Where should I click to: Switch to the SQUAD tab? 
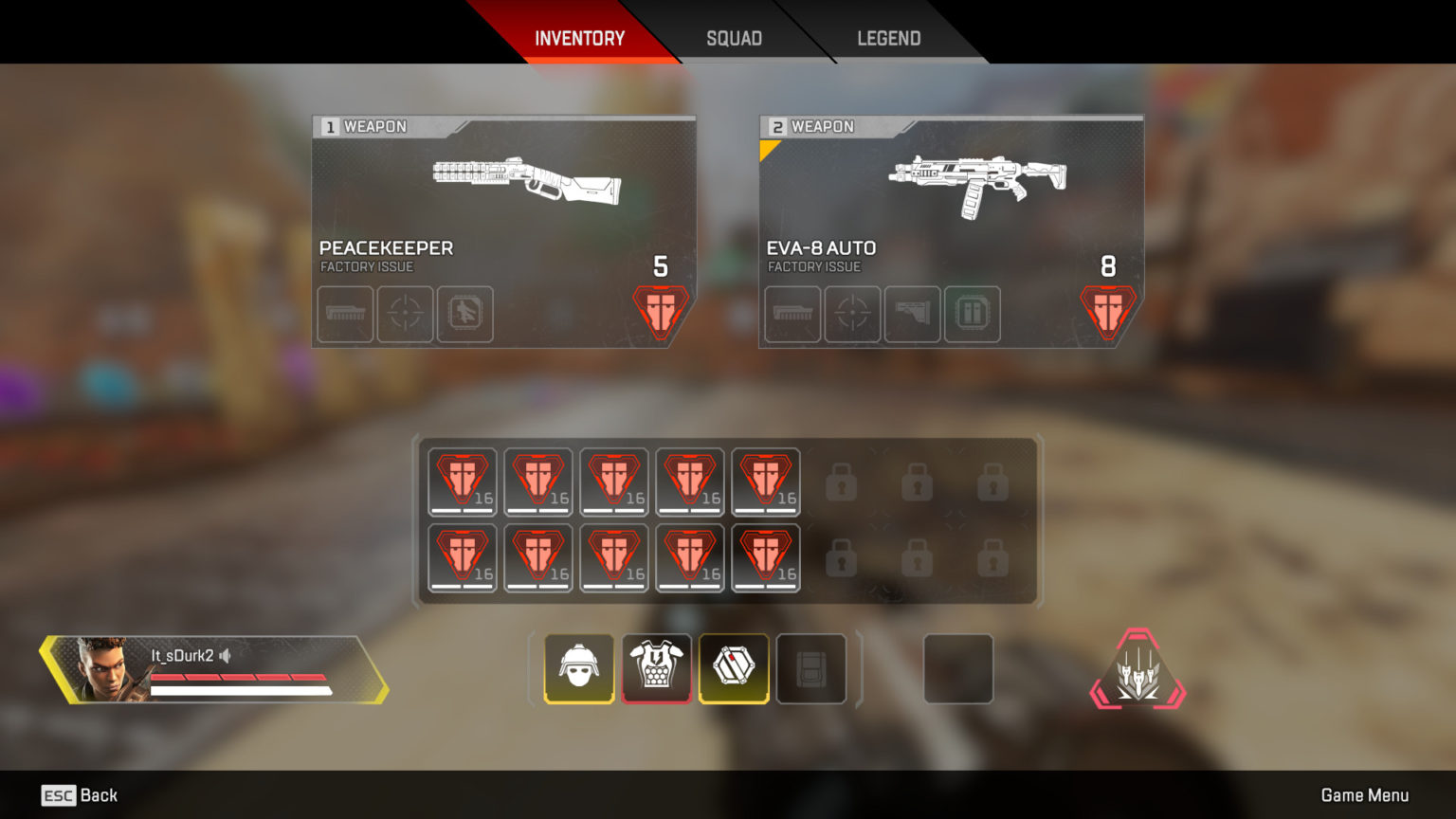[733, 38]
